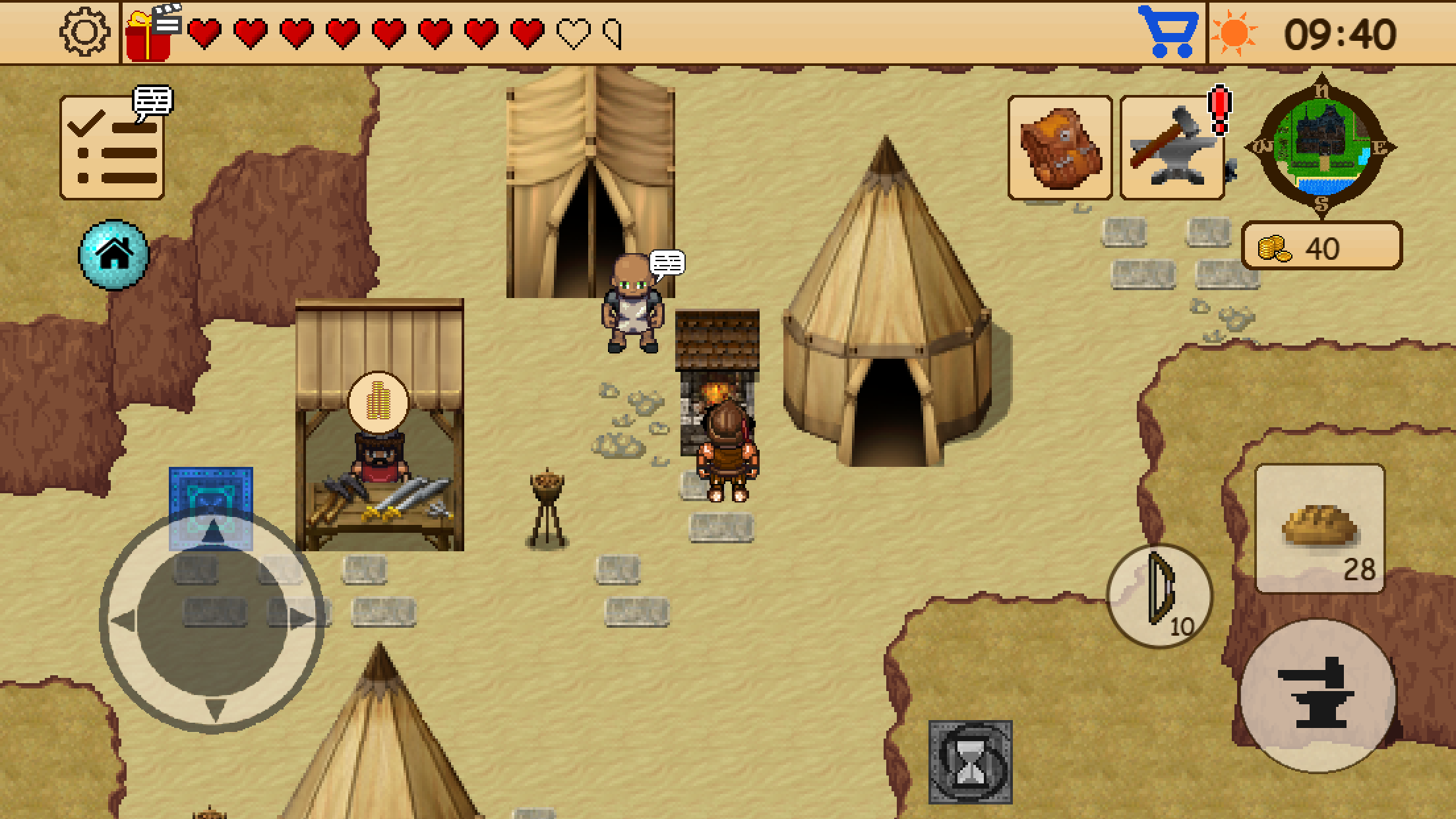Open the quest checklist panel
This screenshot has height=819, width=1456.
112,148
